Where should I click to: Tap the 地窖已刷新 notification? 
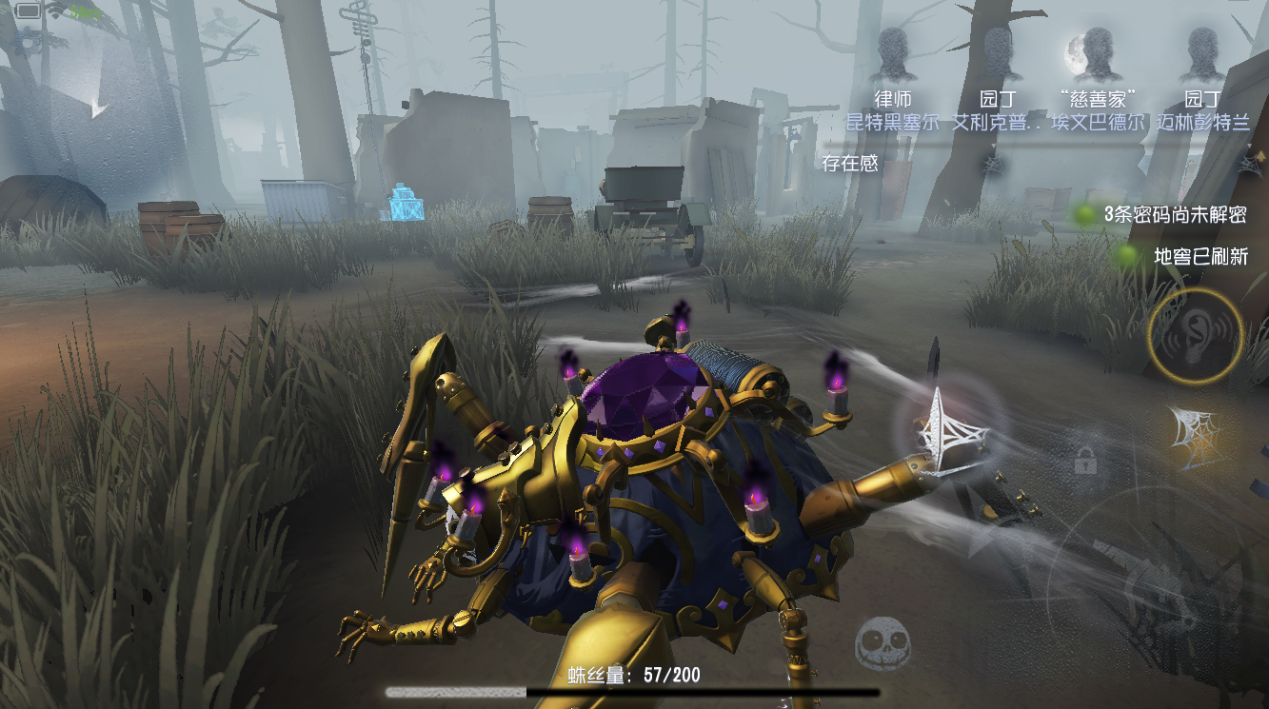(1200, 257)
